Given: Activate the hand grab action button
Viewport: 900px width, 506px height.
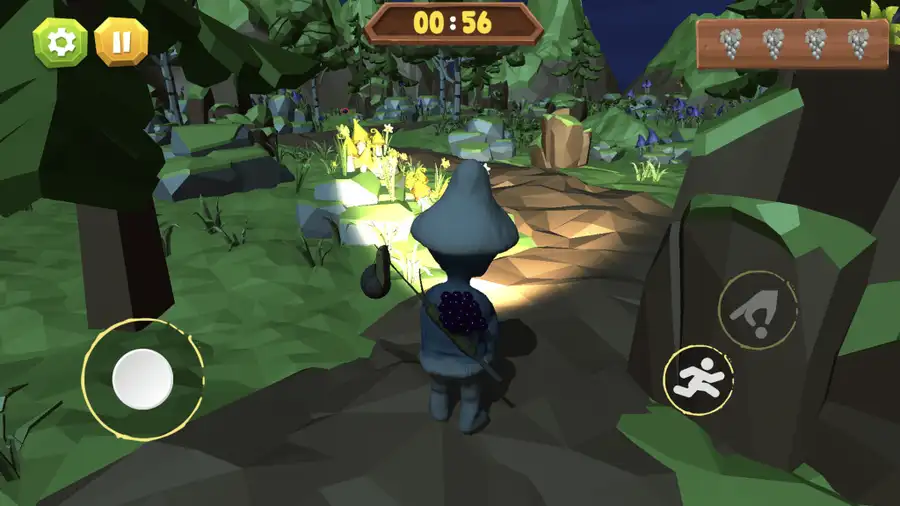Looking at the screenshot, I should pyautogui.click(x=757, y=310).
